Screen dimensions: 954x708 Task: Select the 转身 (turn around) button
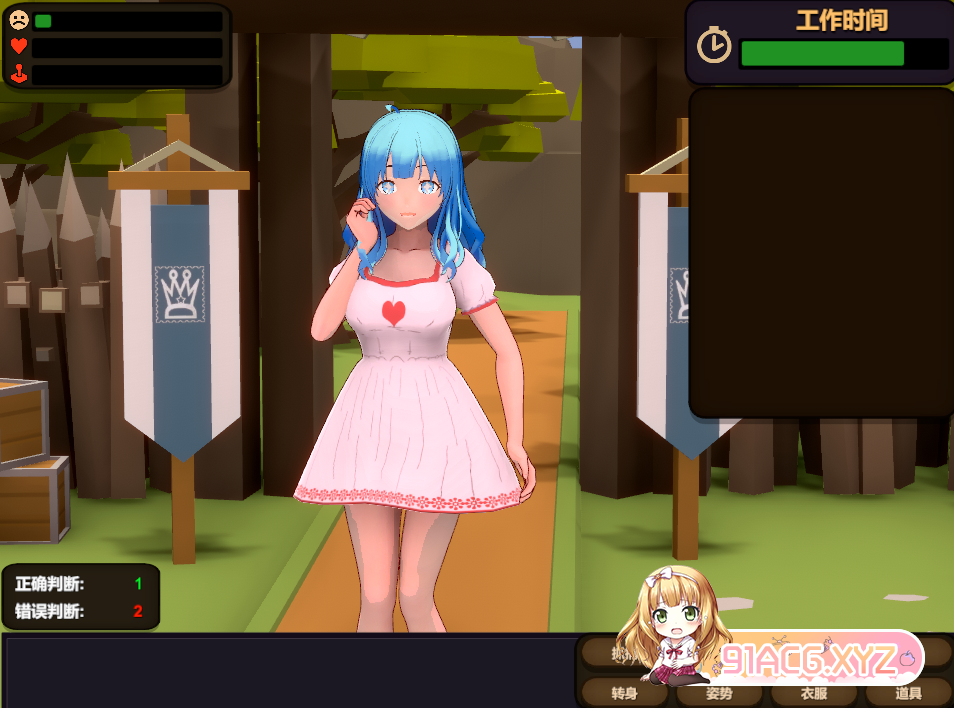click(x=623, y=693)
